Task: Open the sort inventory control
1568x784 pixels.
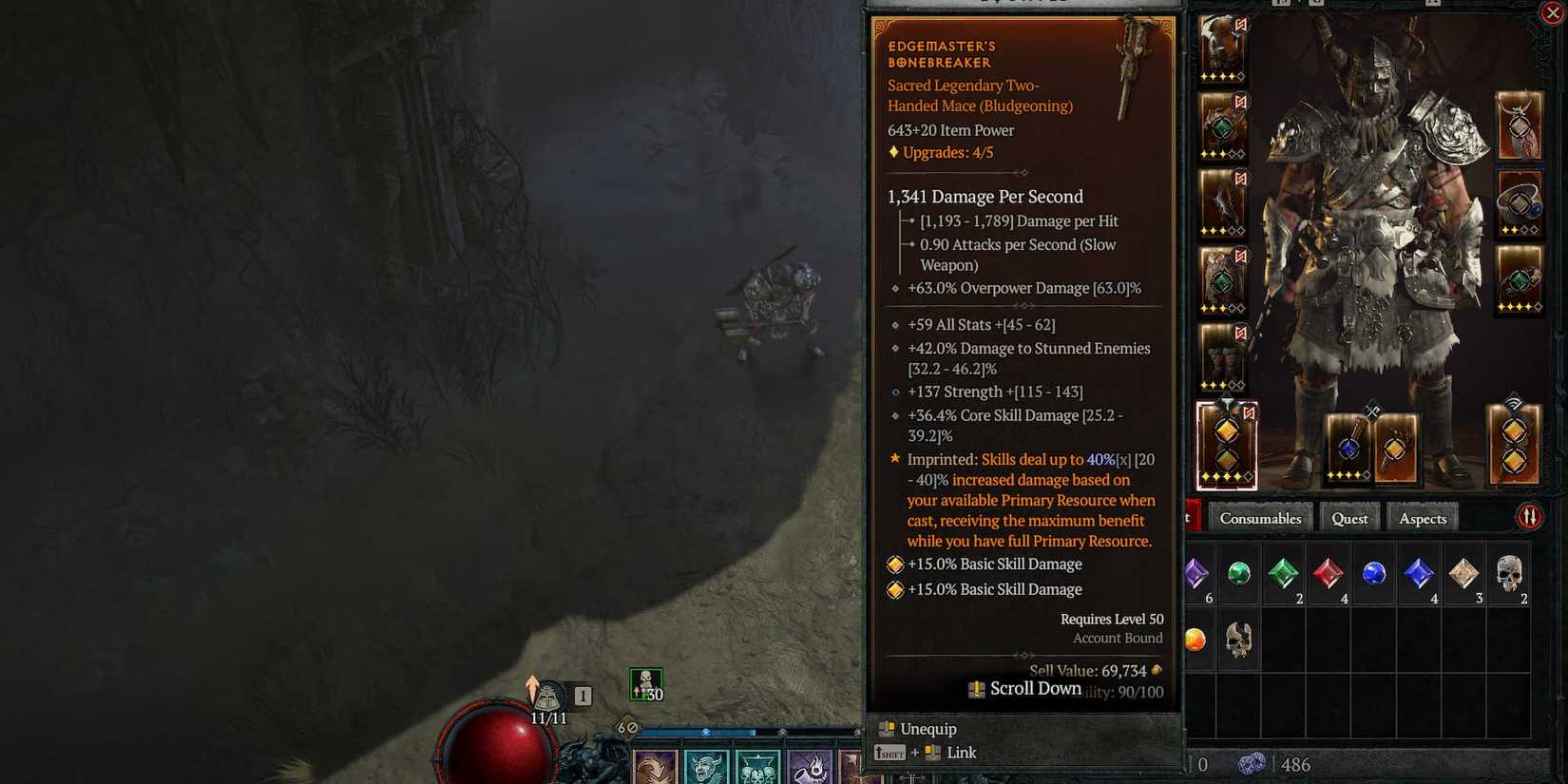Action: (x=1530, y=514)
